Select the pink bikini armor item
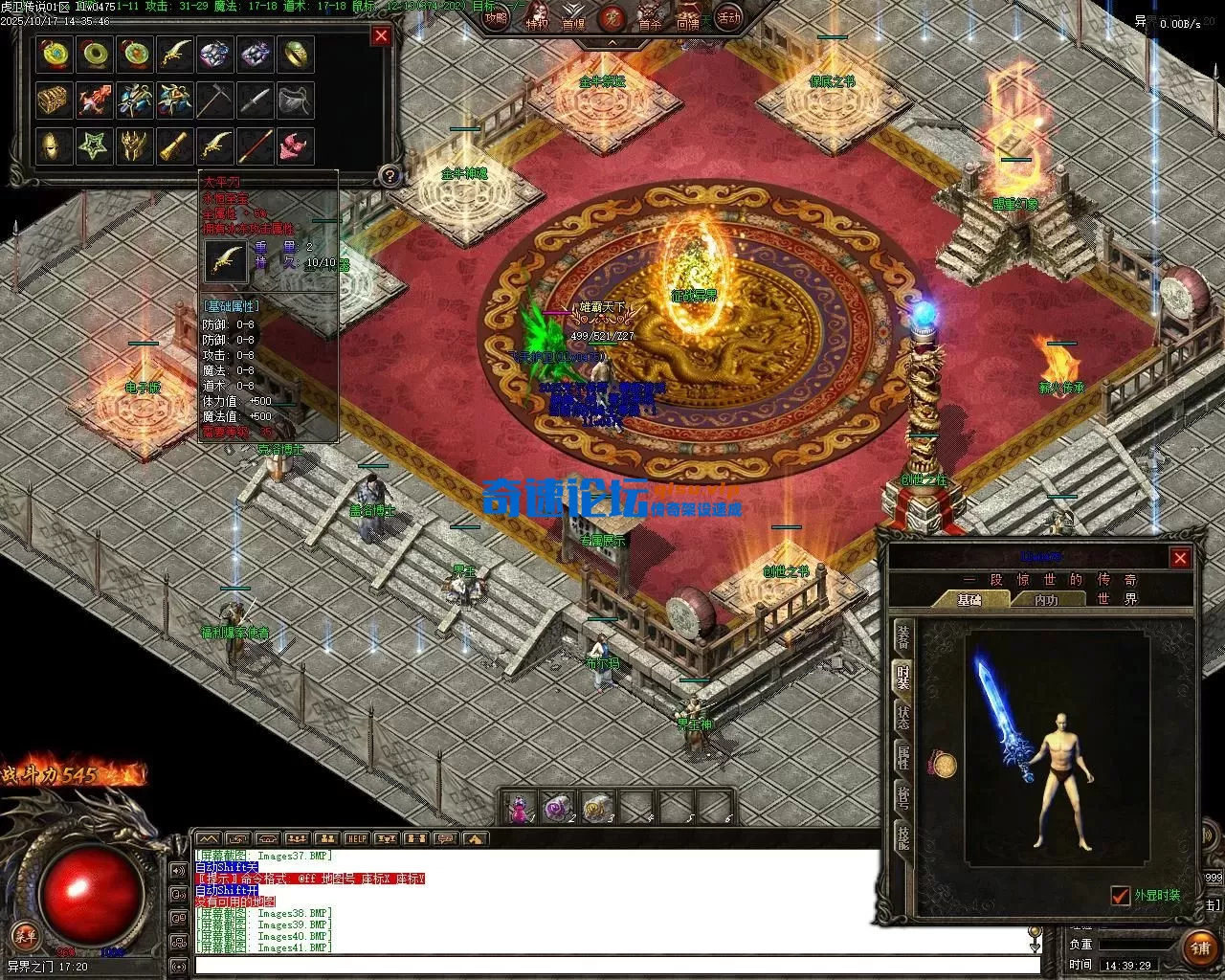 point(295,146)
